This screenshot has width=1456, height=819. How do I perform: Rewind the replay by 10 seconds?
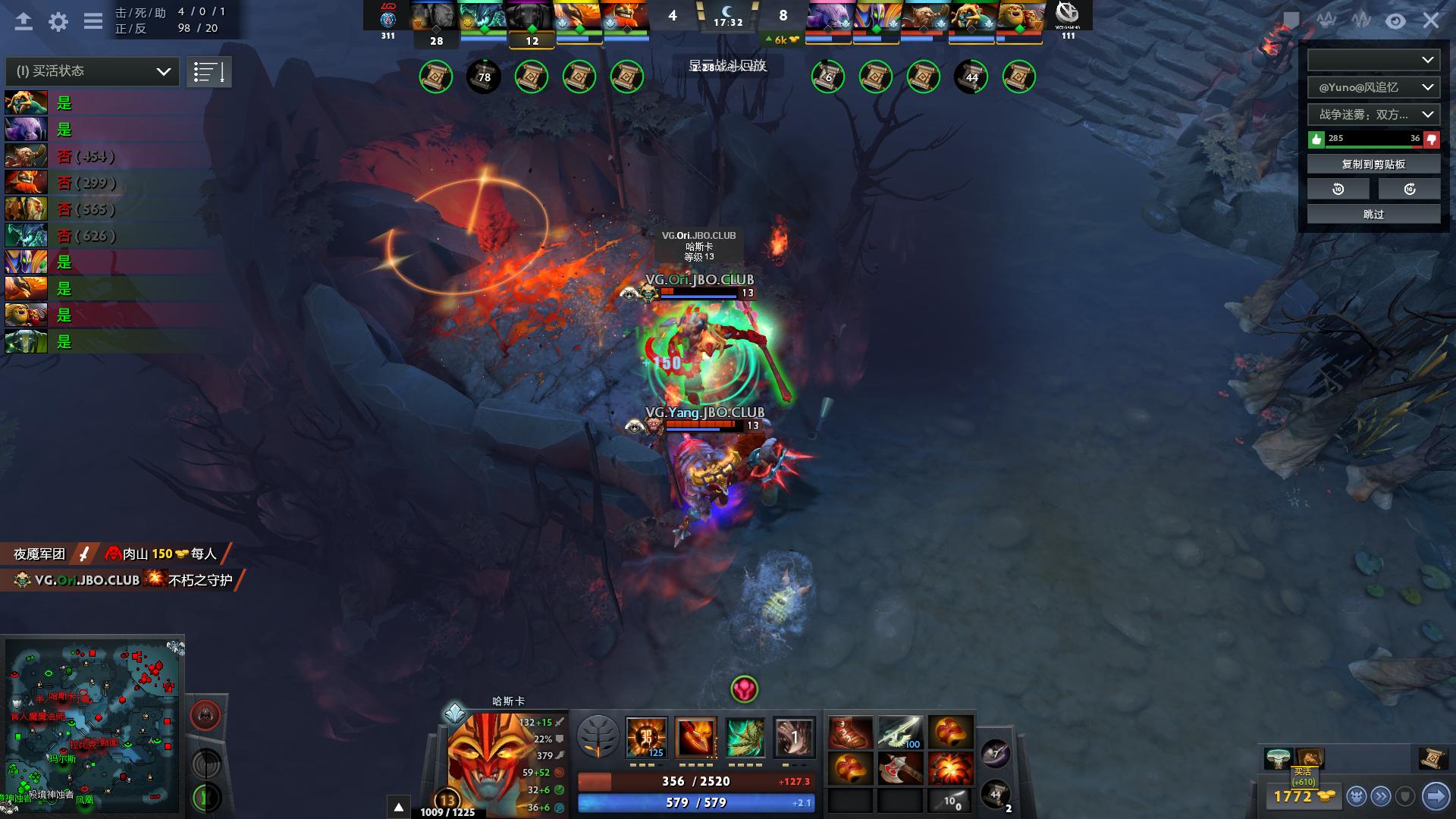[1338, 189]
